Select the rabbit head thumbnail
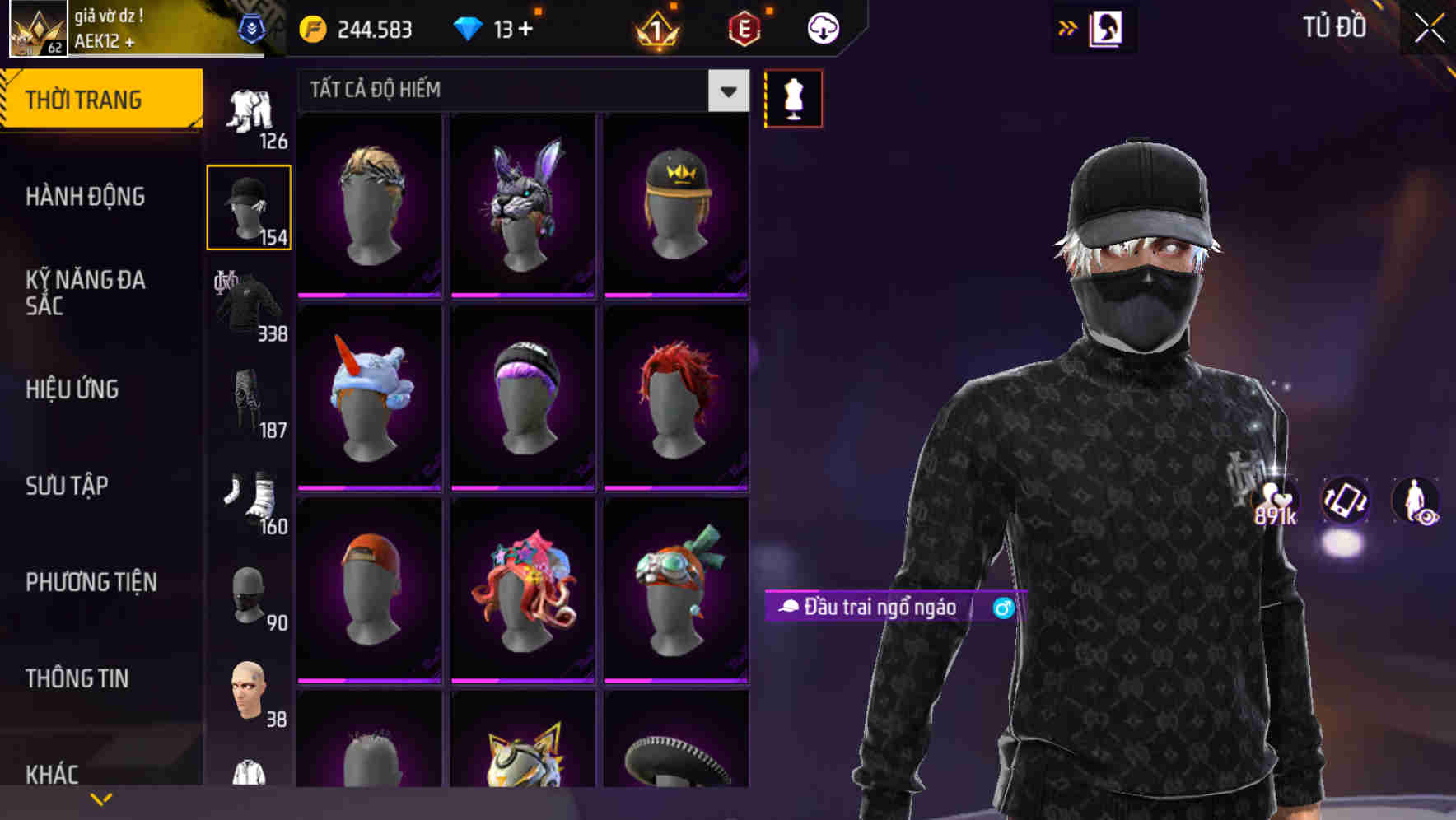The image size is (1456, 820). (522, 202)
